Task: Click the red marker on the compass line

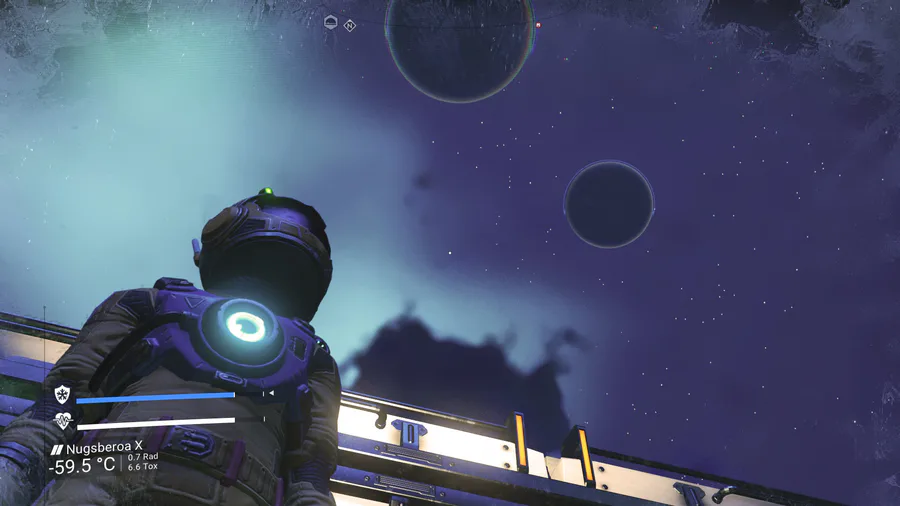Action: coord(539,25)
